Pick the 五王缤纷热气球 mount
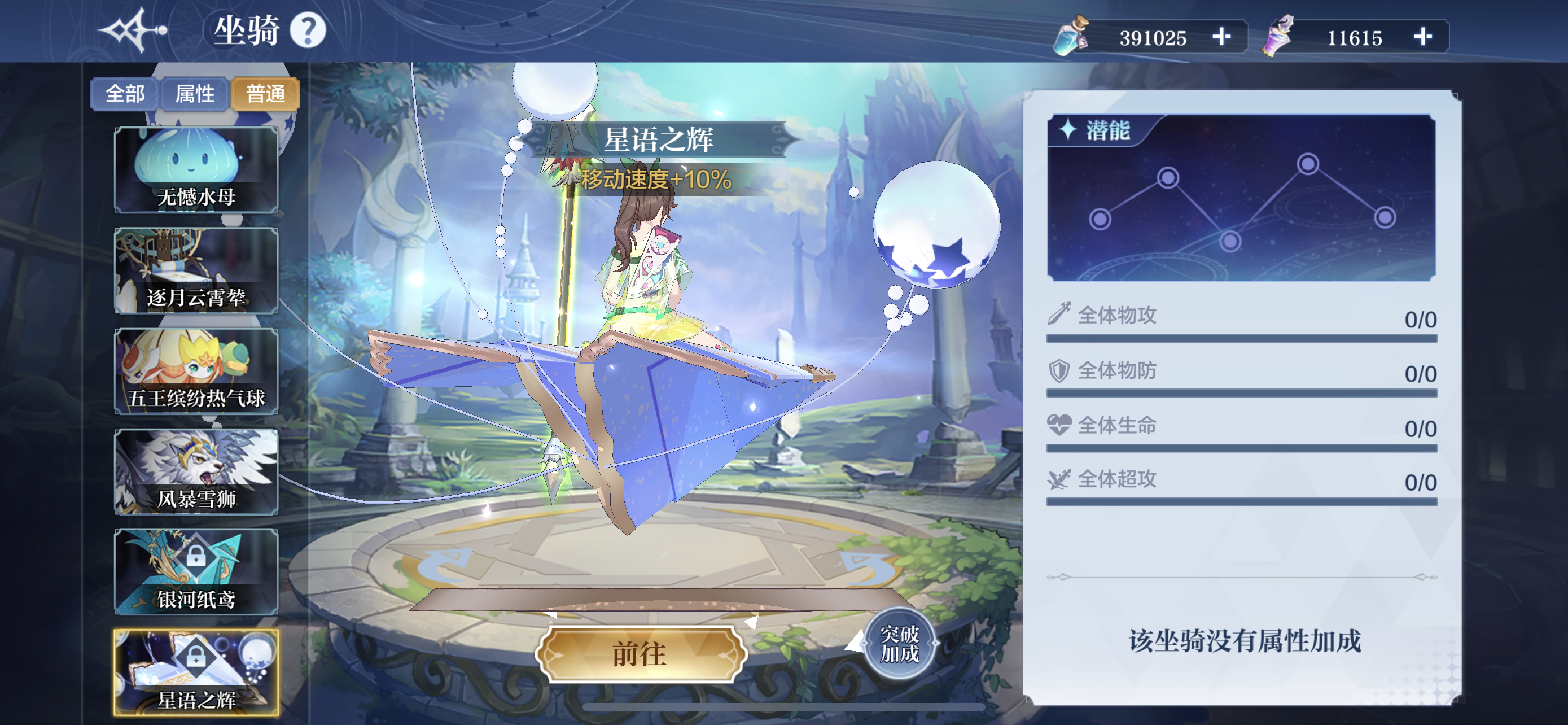Image resolution: width=1568 pixels, height=725 pixels. pyautogui.click(x=196, y=372)
